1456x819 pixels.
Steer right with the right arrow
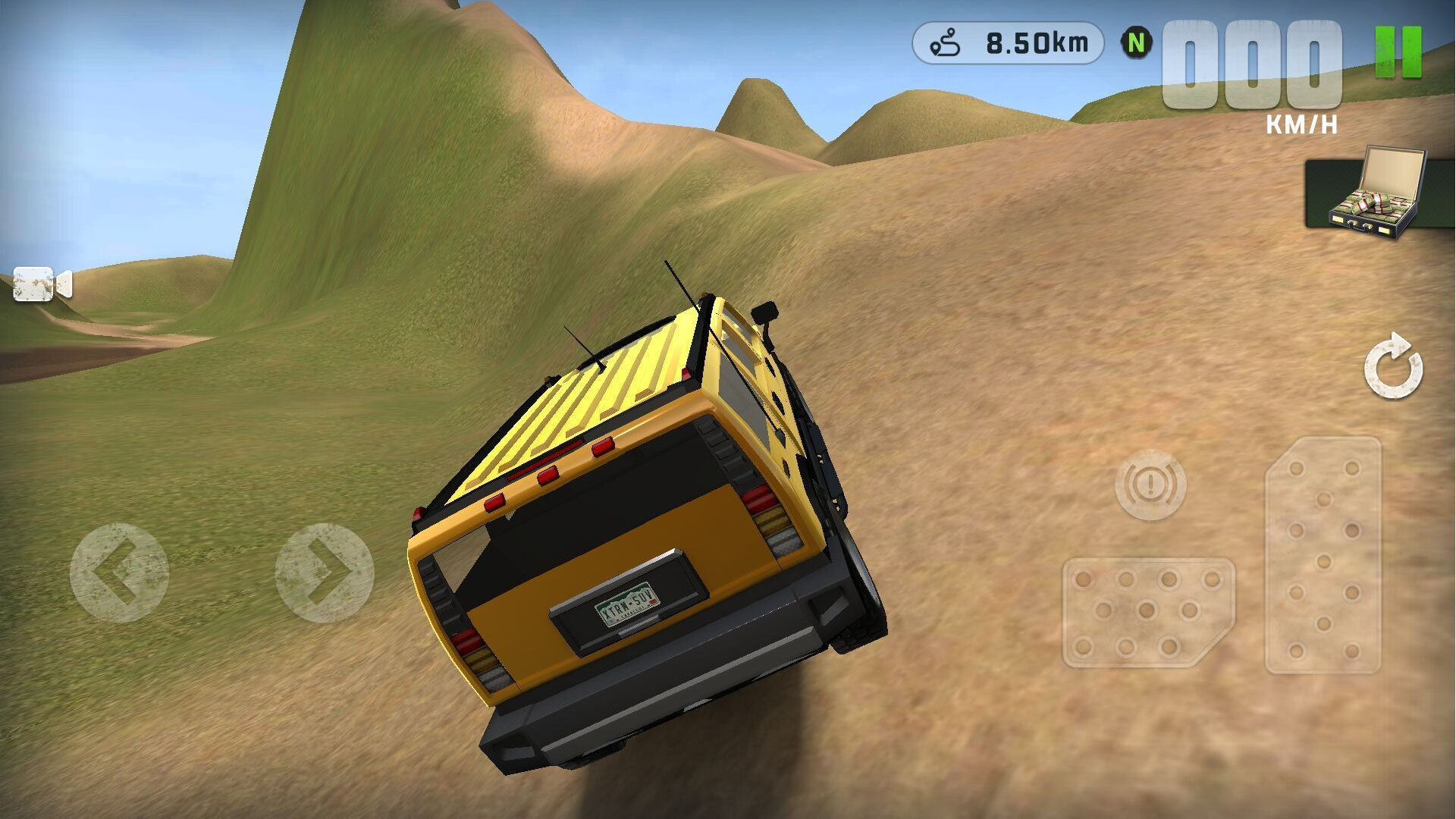325,573
